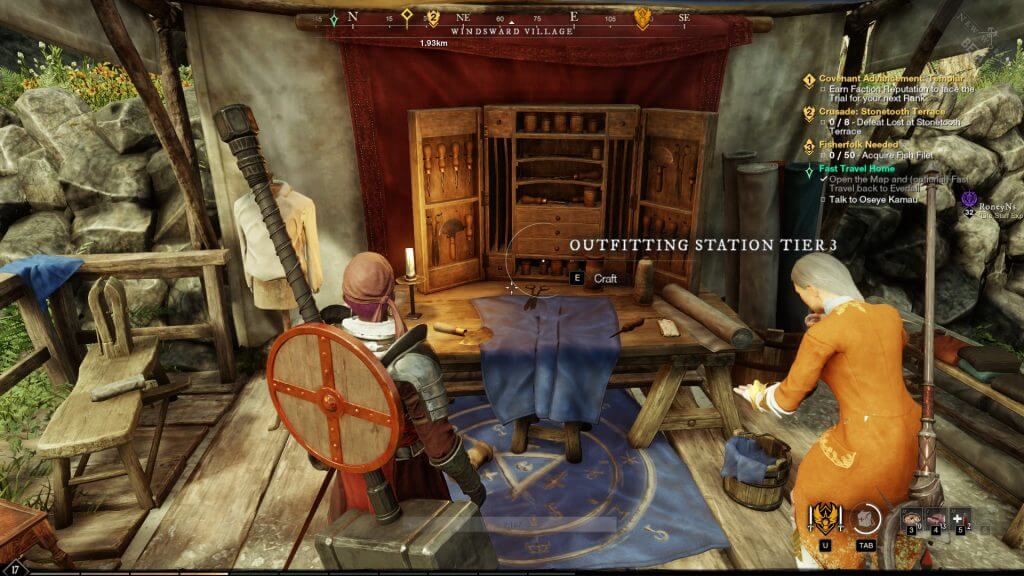1024x576 pixels.
Task: Open the inventory bag circle icon
Action: tap(865, 518)
